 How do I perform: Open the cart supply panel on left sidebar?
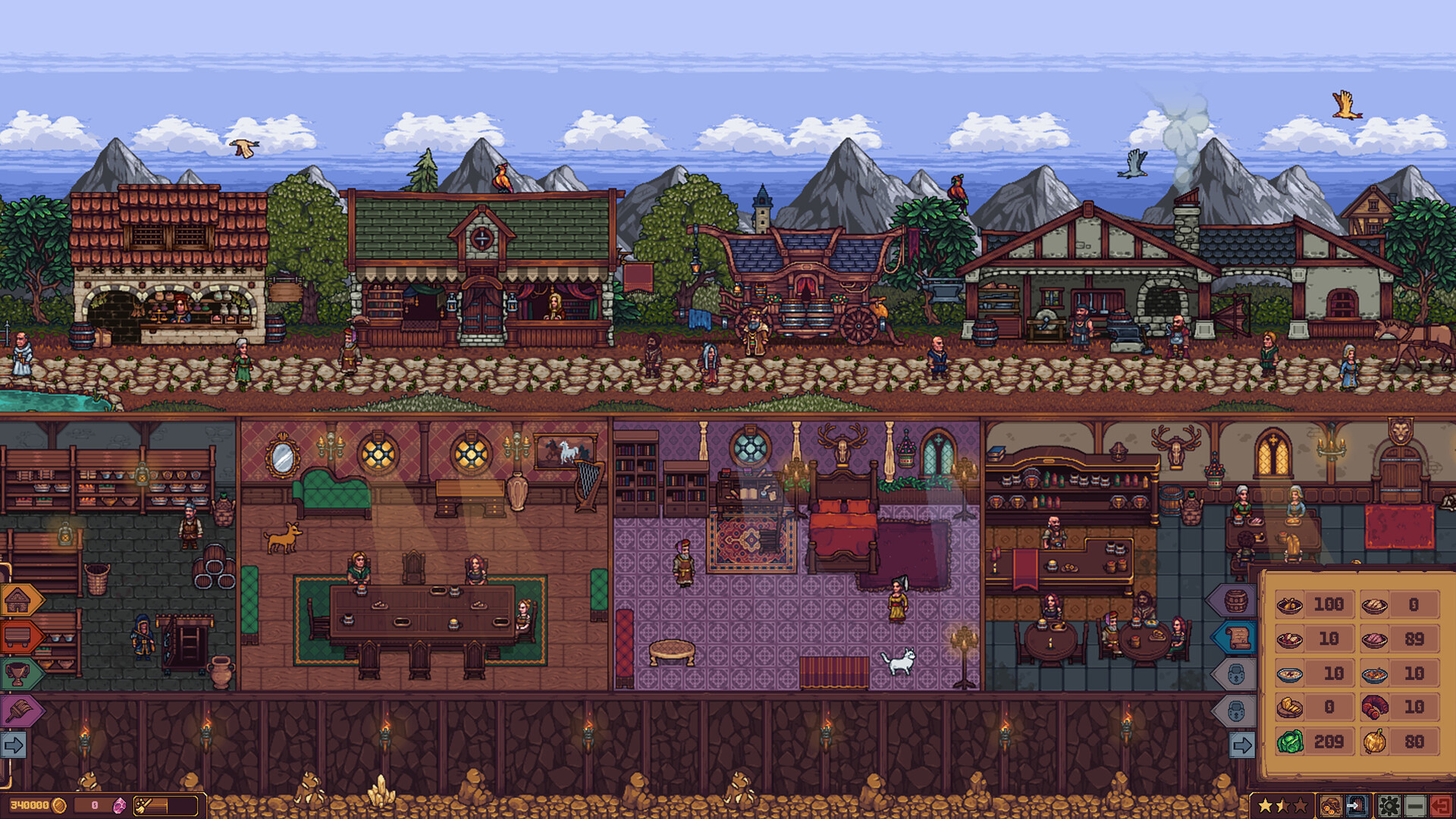tap(17, 637)
